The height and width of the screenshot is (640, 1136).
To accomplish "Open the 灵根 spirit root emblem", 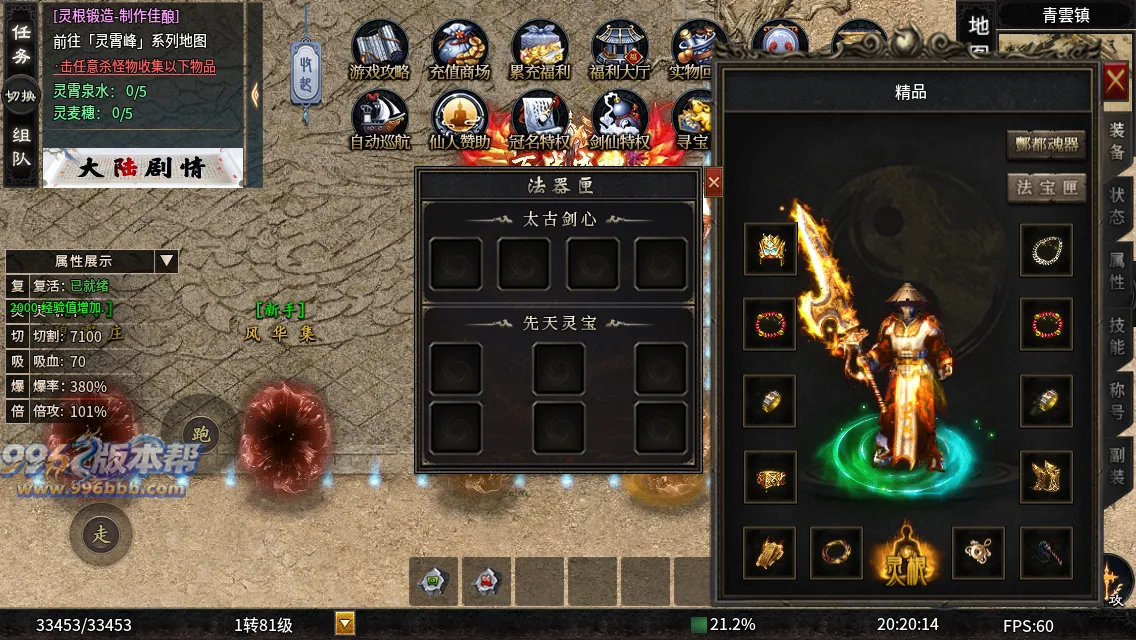I will click(x=903, y=553).
